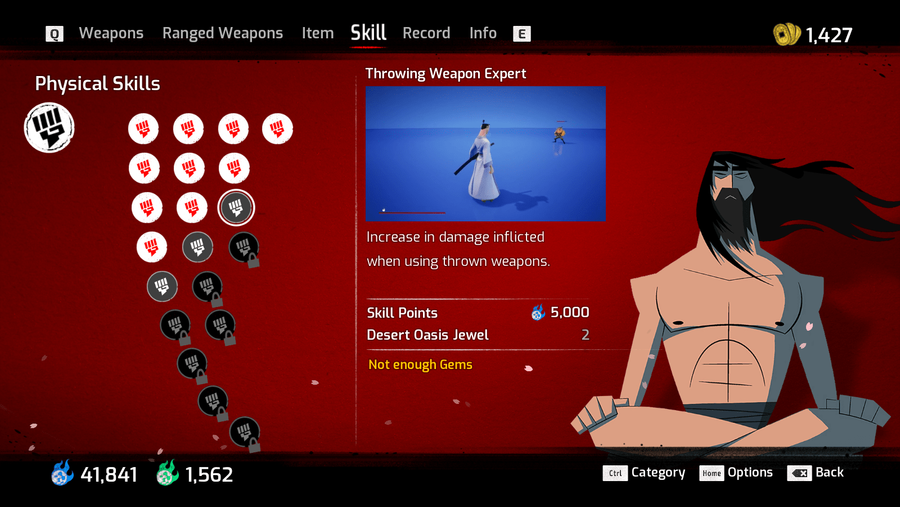The width and height of the screenshot is (900, 507).
Task: Go to the Record tab
Action: [426, 33]
